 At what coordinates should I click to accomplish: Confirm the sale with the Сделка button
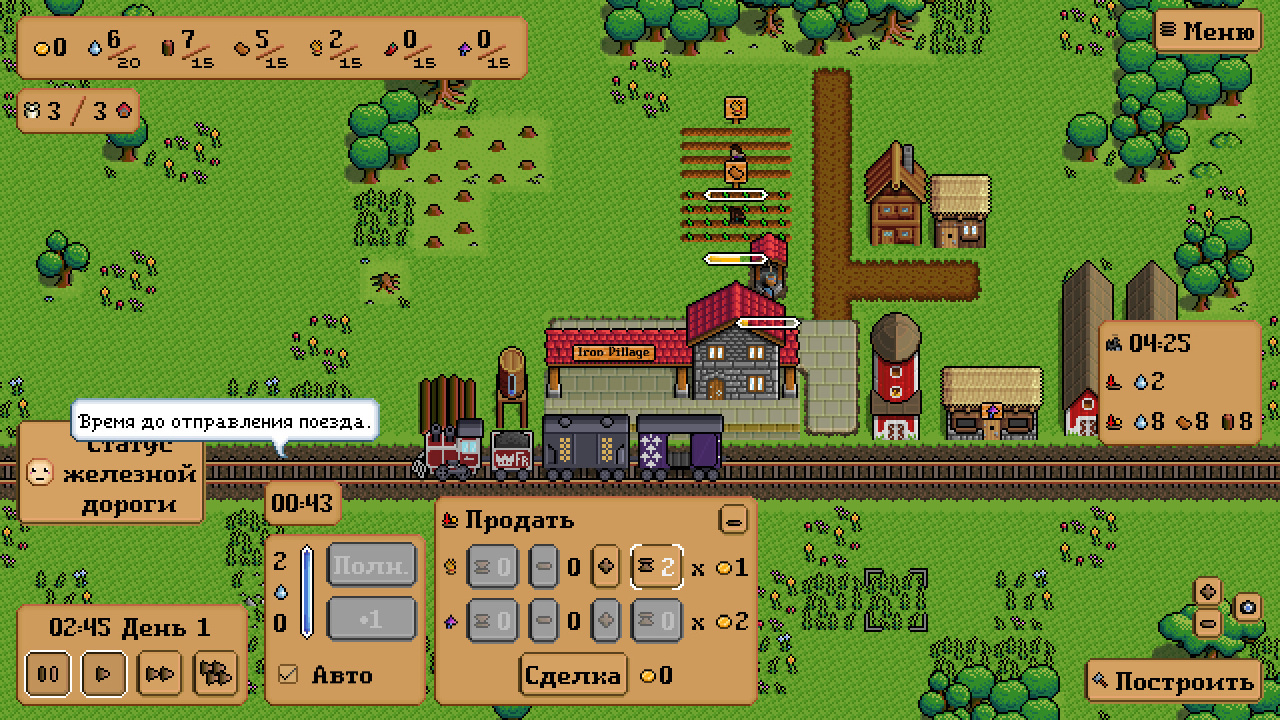[574, 675]
